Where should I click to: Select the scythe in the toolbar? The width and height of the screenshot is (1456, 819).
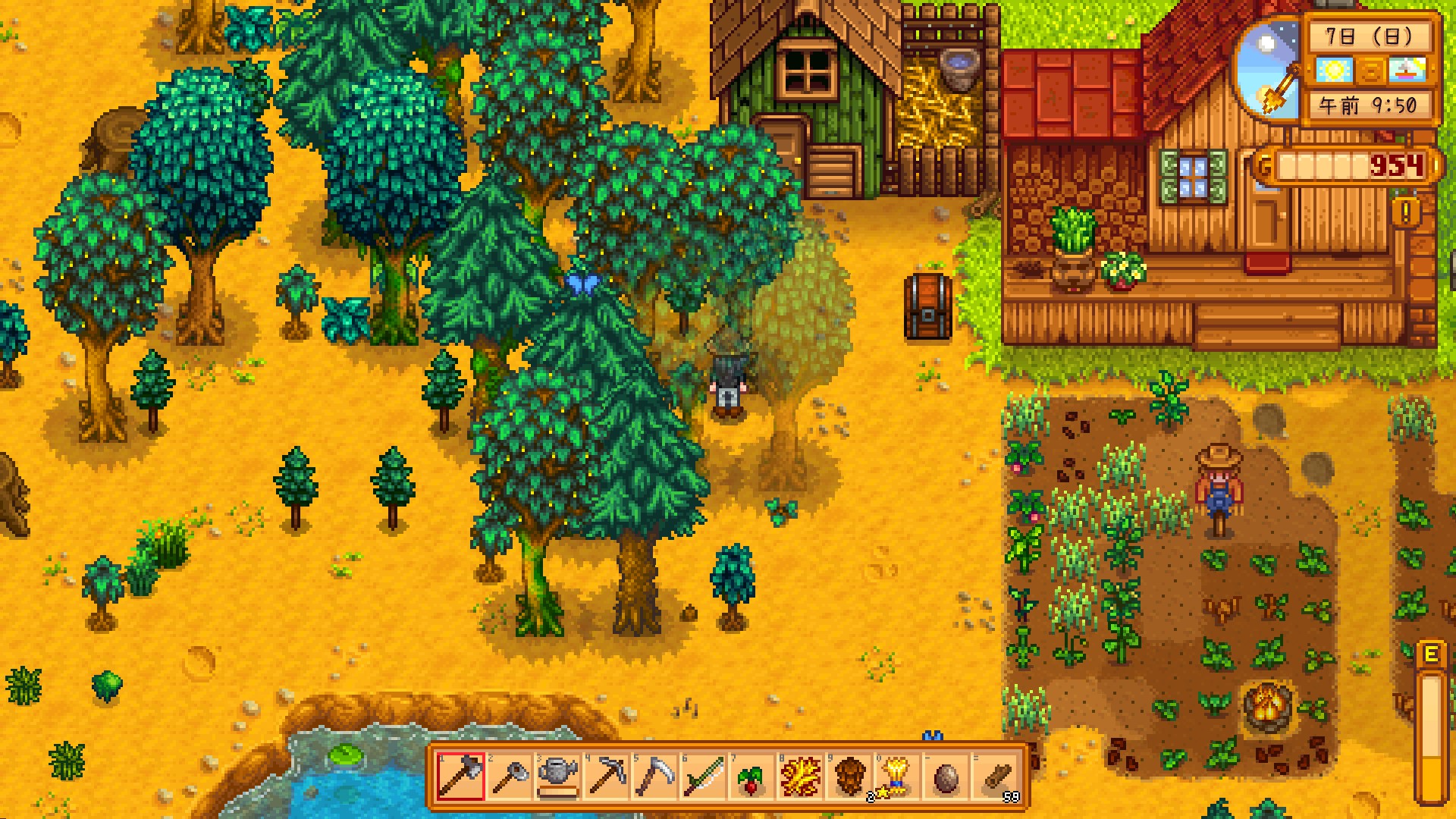tap(654, 777)
